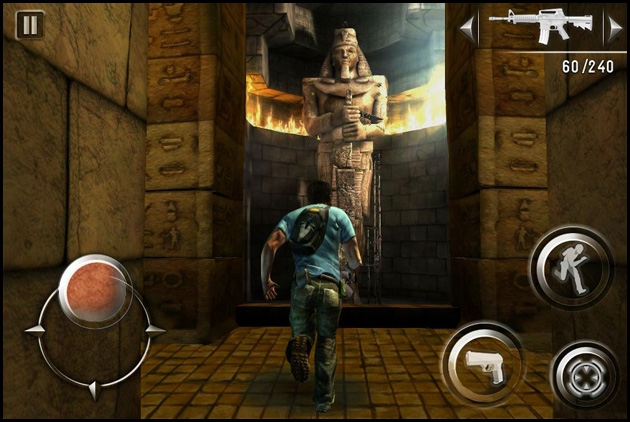The width and height of the screenshot is (630, 422).
Task: Tap the red virtual joystick thumb
Action: point(95,290)
